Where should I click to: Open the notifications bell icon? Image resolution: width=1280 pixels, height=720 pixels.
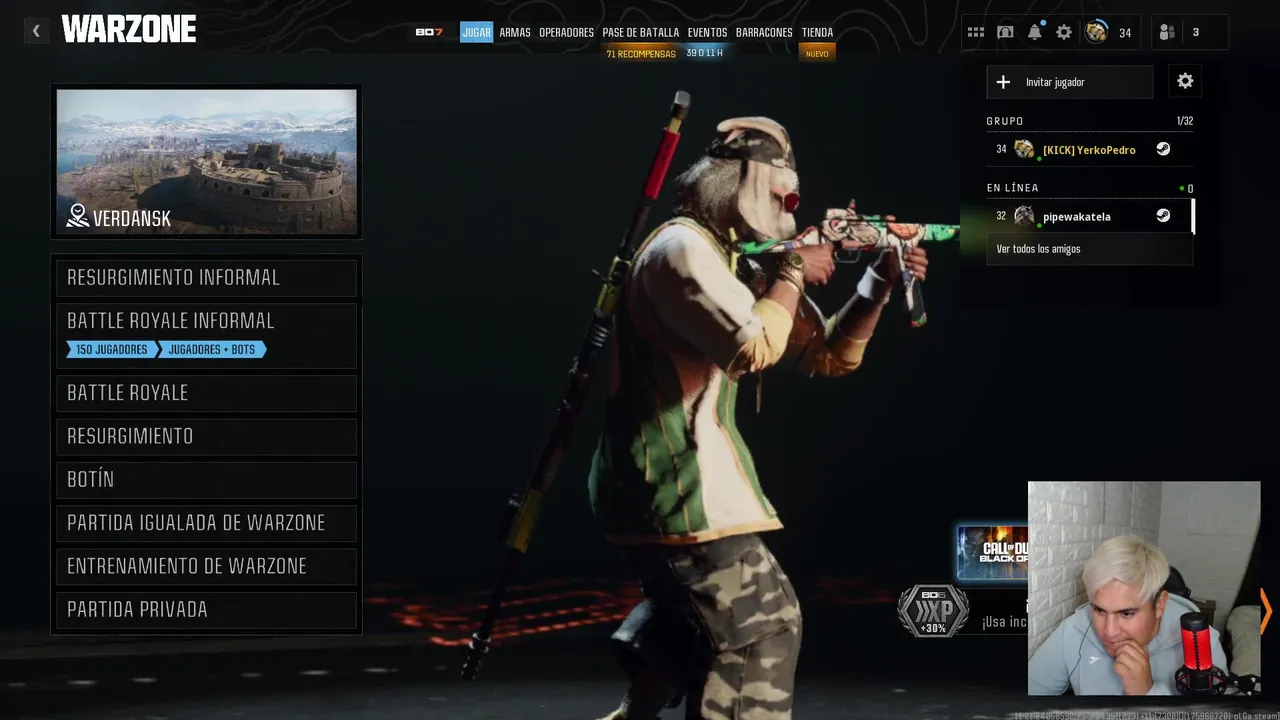coord(1035,32)
